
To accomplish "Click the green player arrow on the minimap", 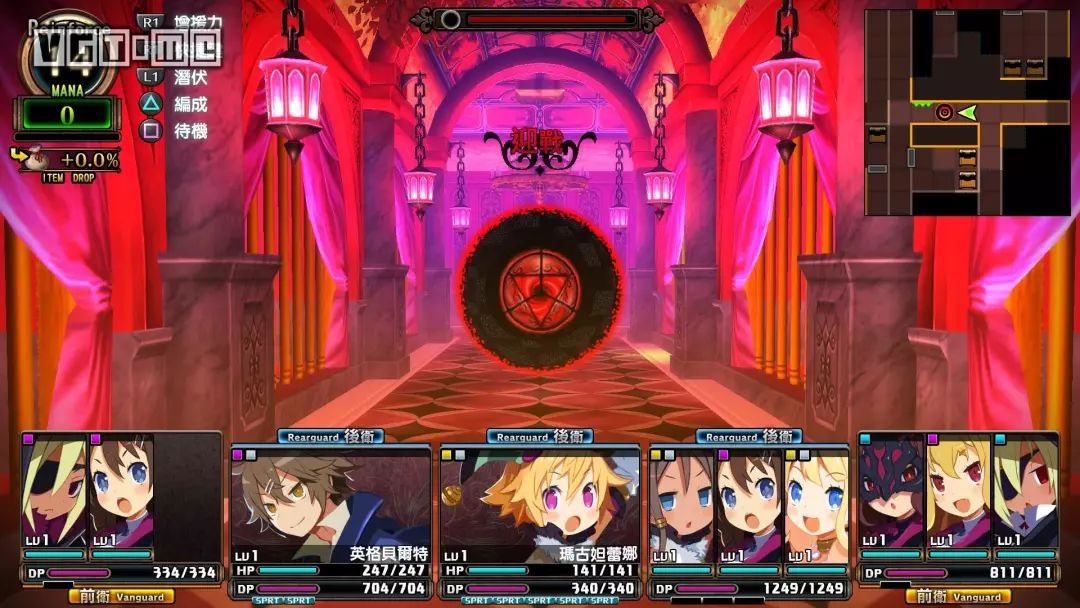I will pos(967,113).
